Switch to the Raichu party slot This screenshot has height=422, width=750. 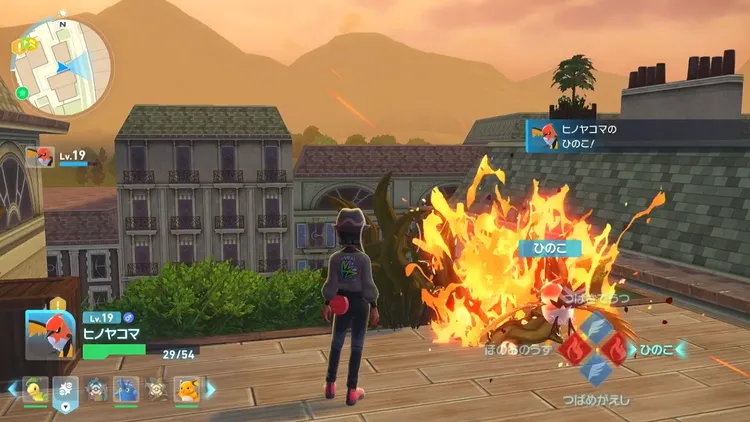coord(187,388)
